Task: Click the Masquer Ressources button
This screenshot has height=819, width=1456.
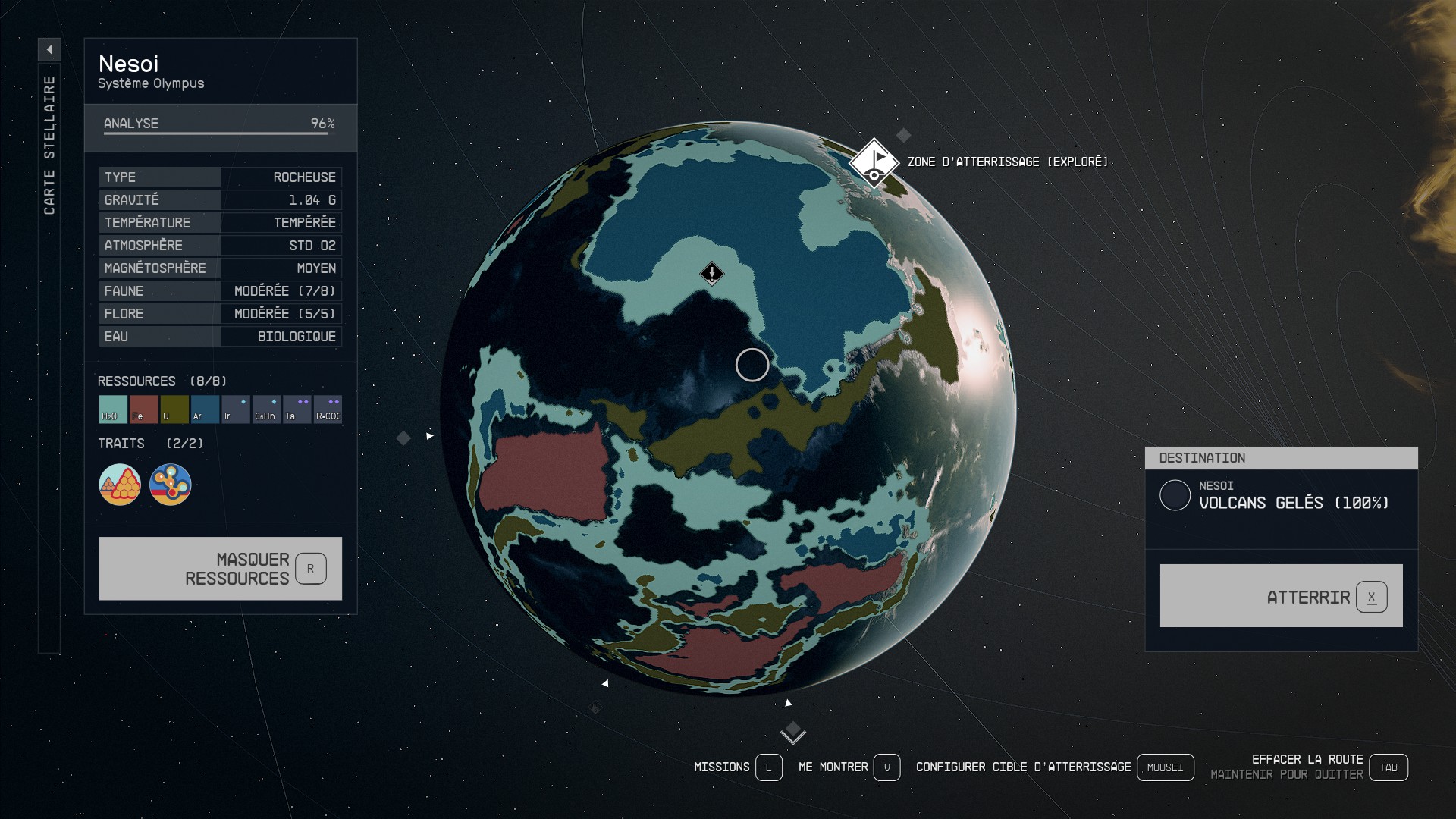Action: [220, 569]
